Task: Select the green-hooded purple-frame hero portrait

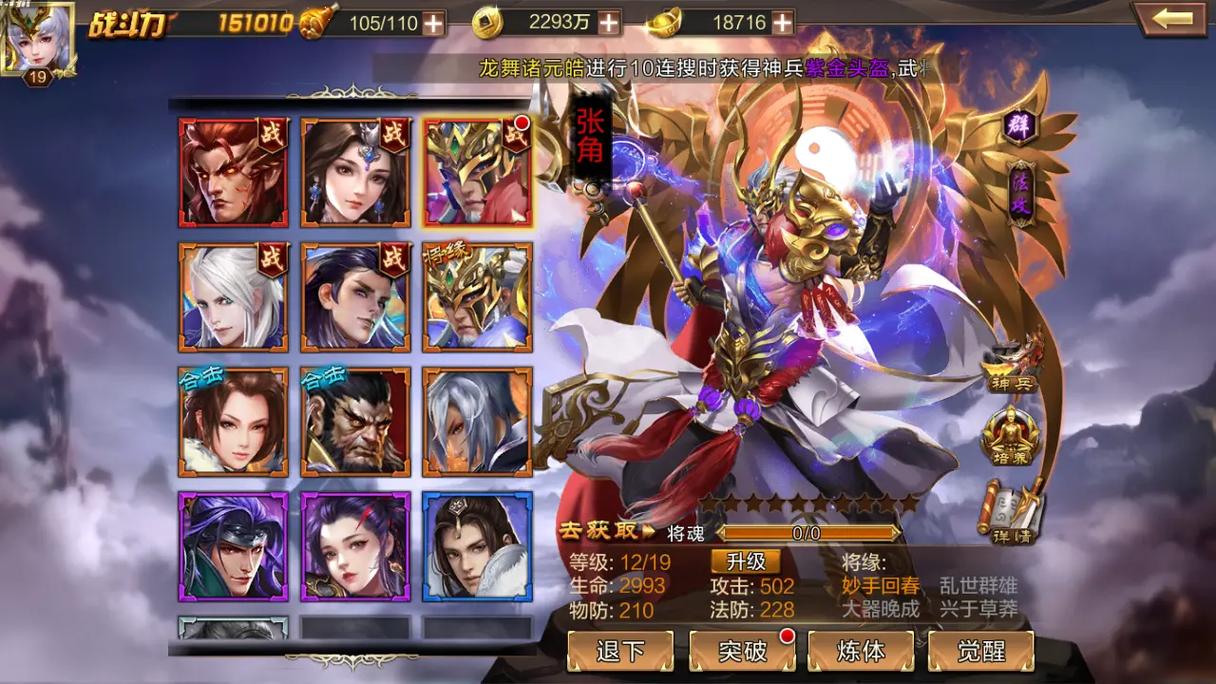Action: pos(233,546)
